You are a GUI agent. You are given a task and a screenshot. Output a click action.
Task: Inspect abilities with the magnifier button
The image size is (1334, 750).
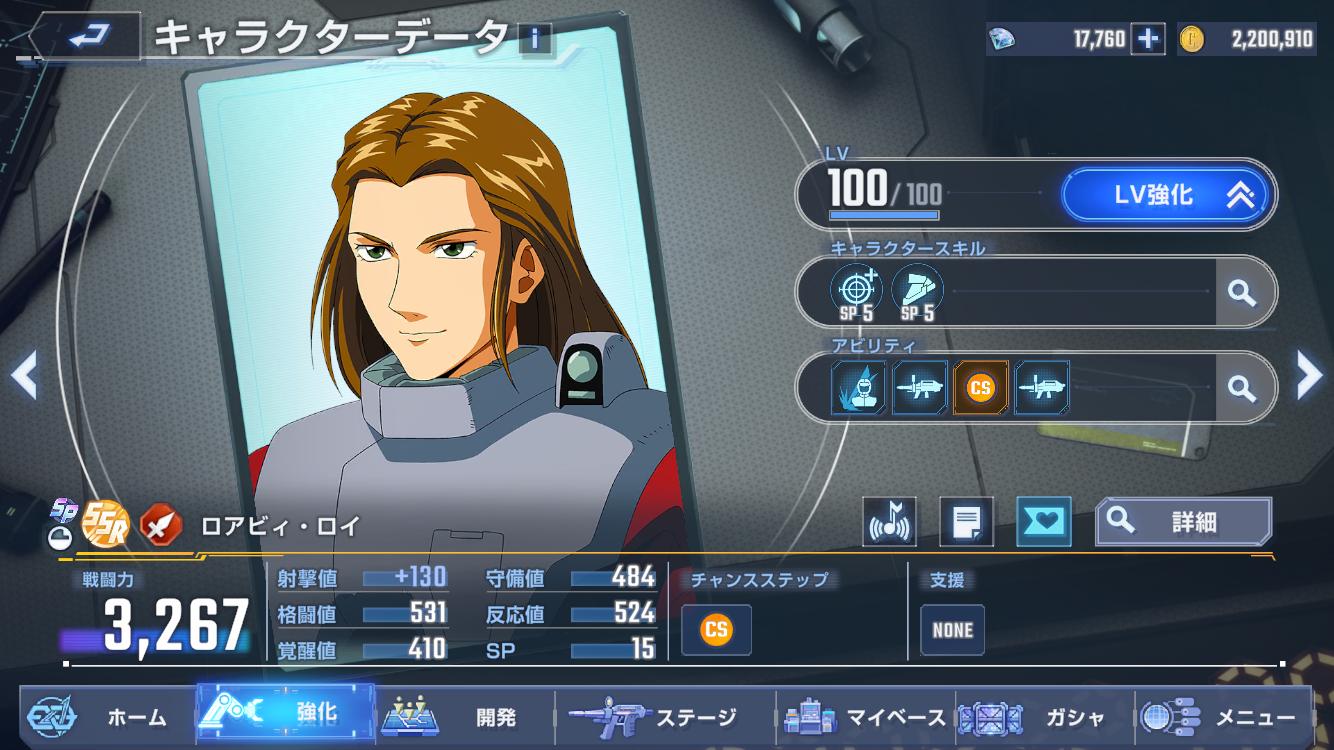tap(1242, 388)
